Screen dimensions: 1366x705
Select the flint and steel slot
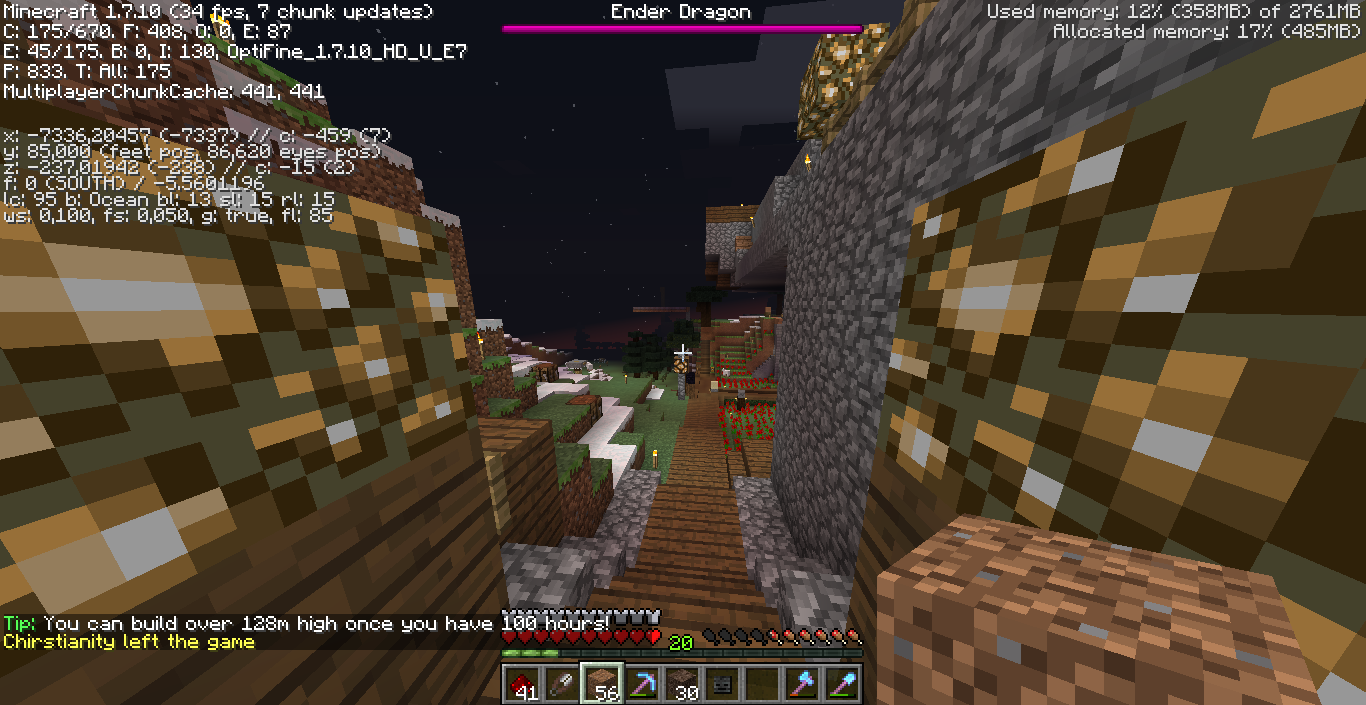(563, 684)
